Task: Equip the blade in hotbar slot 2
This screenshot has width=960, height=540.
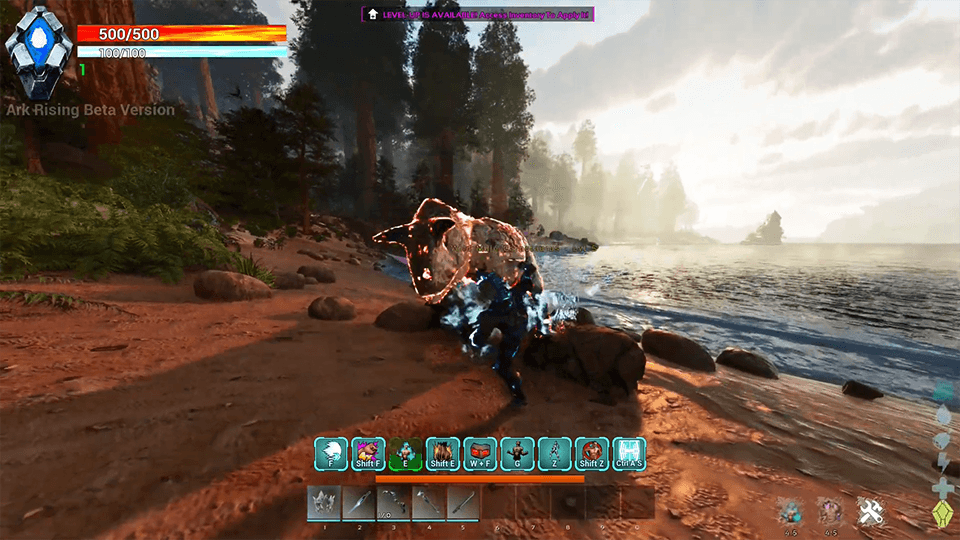Action: (358, 502)
